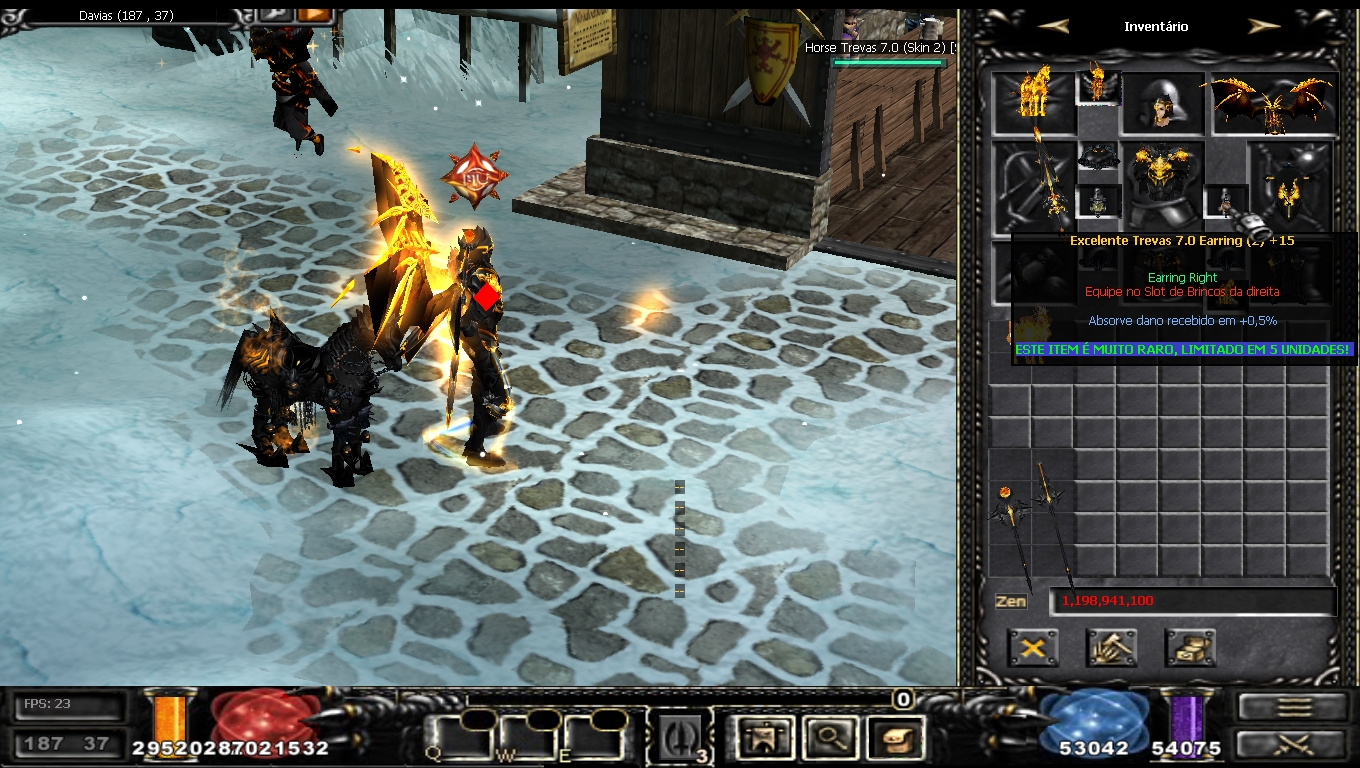Image resolution: width=1360 pixels, height=768 pixels.
Task: Go to the next inventory page arrow
Action: (1264, 27)
